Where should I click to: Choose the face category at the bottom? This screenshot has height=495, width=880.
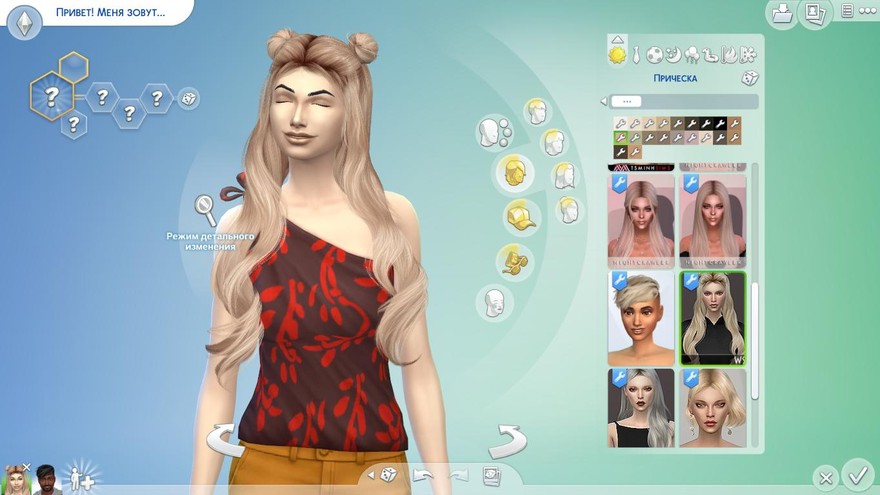tap(493, 300)
